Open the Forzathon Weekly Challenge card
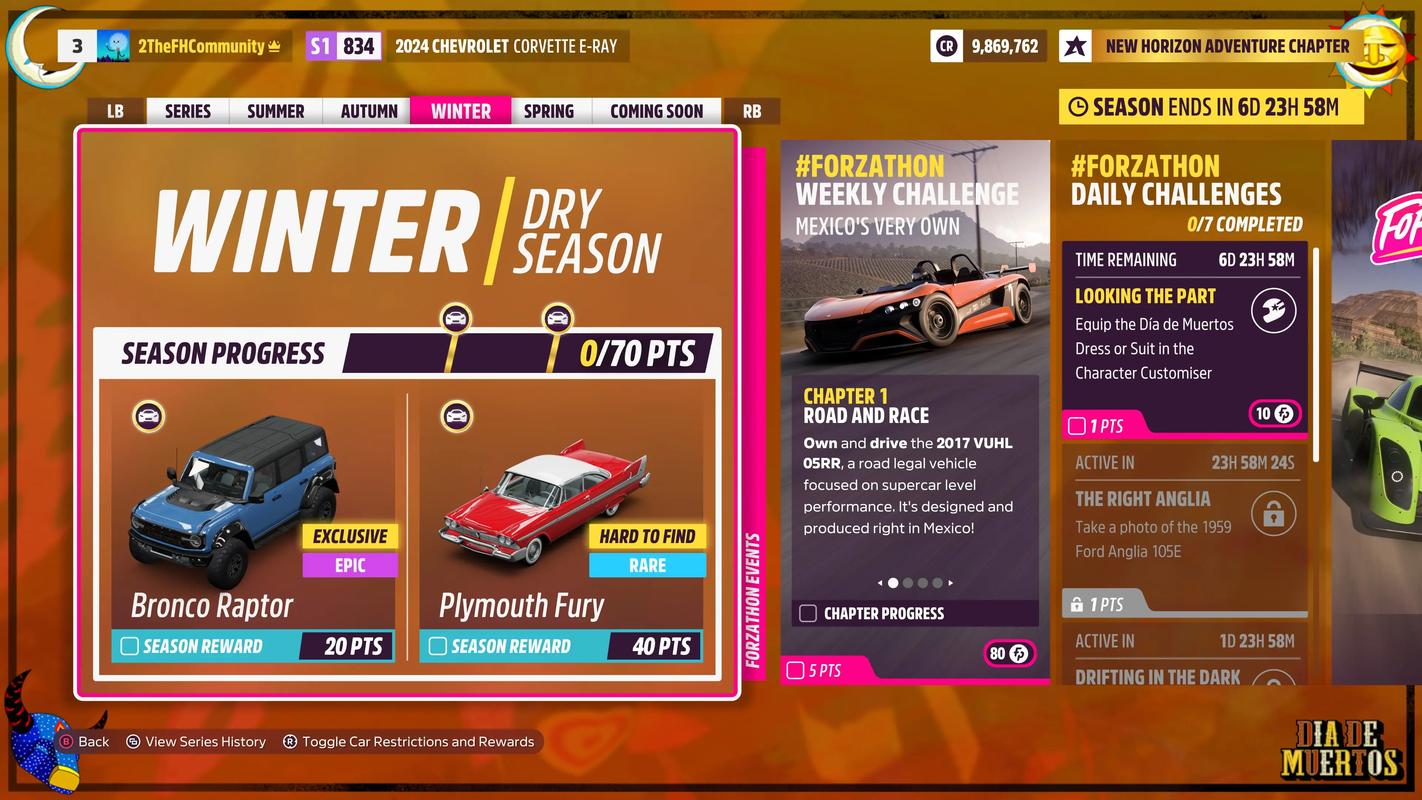Screen dimensions: 1422x800 [914, 410]
